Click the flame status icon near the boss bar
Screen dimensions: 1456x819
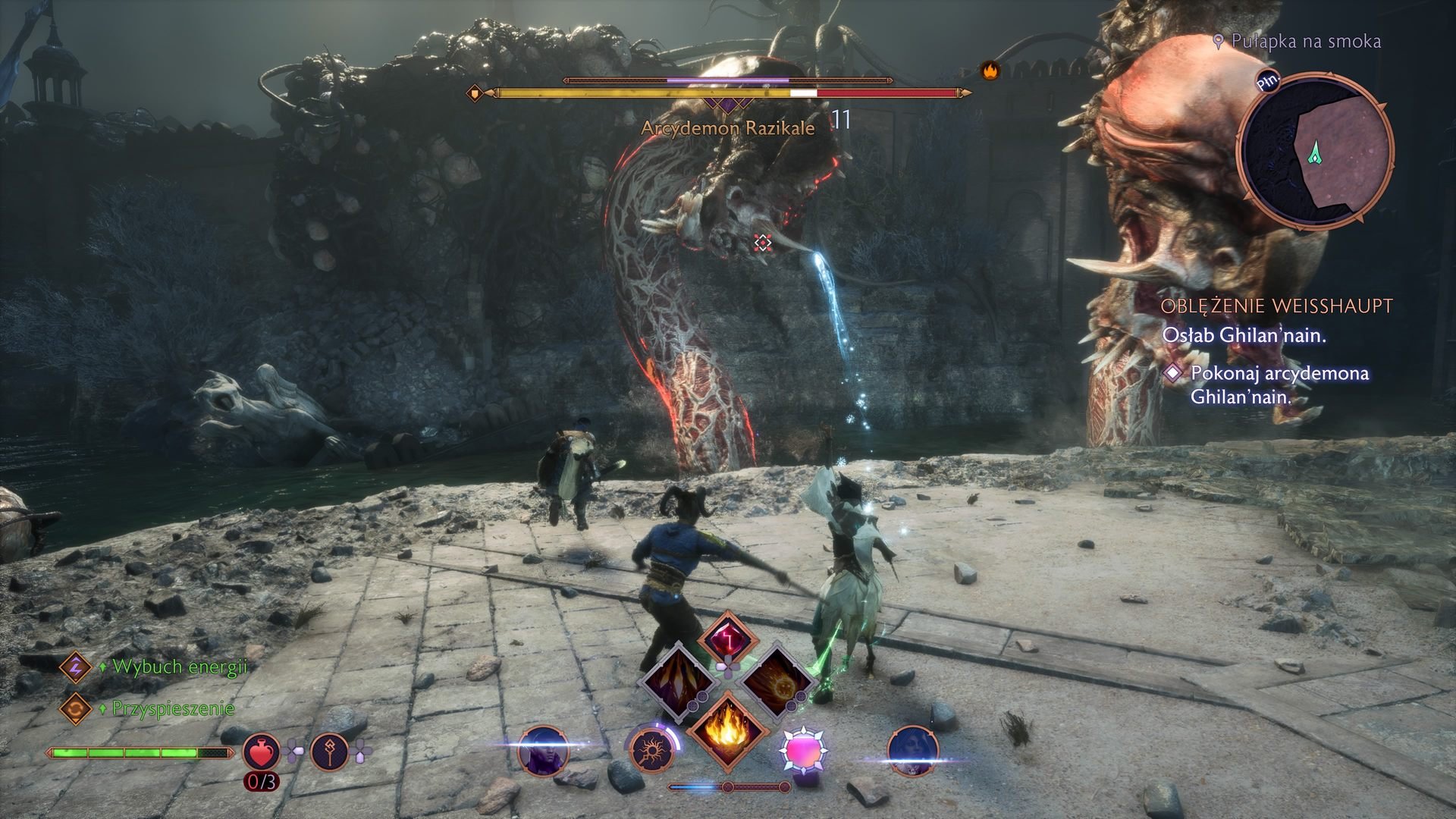click(990, 70)
